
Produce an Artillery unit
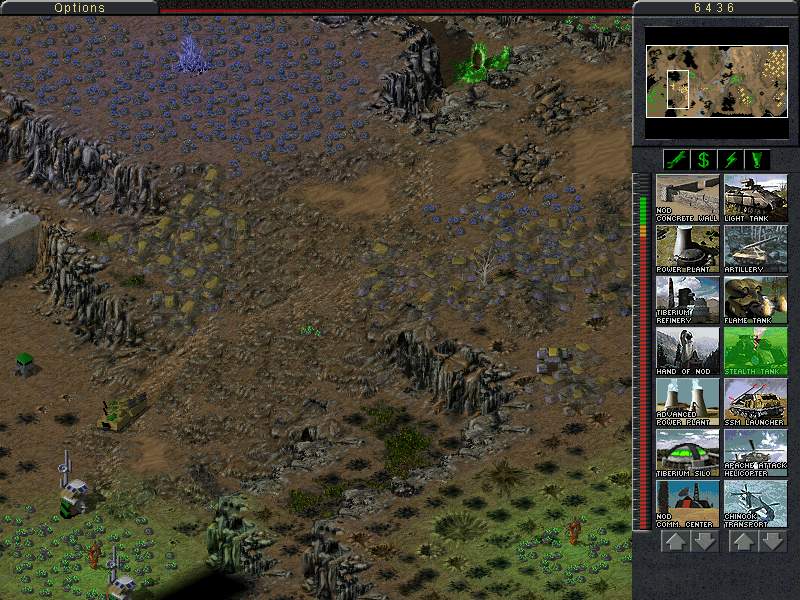pos(755,248)
